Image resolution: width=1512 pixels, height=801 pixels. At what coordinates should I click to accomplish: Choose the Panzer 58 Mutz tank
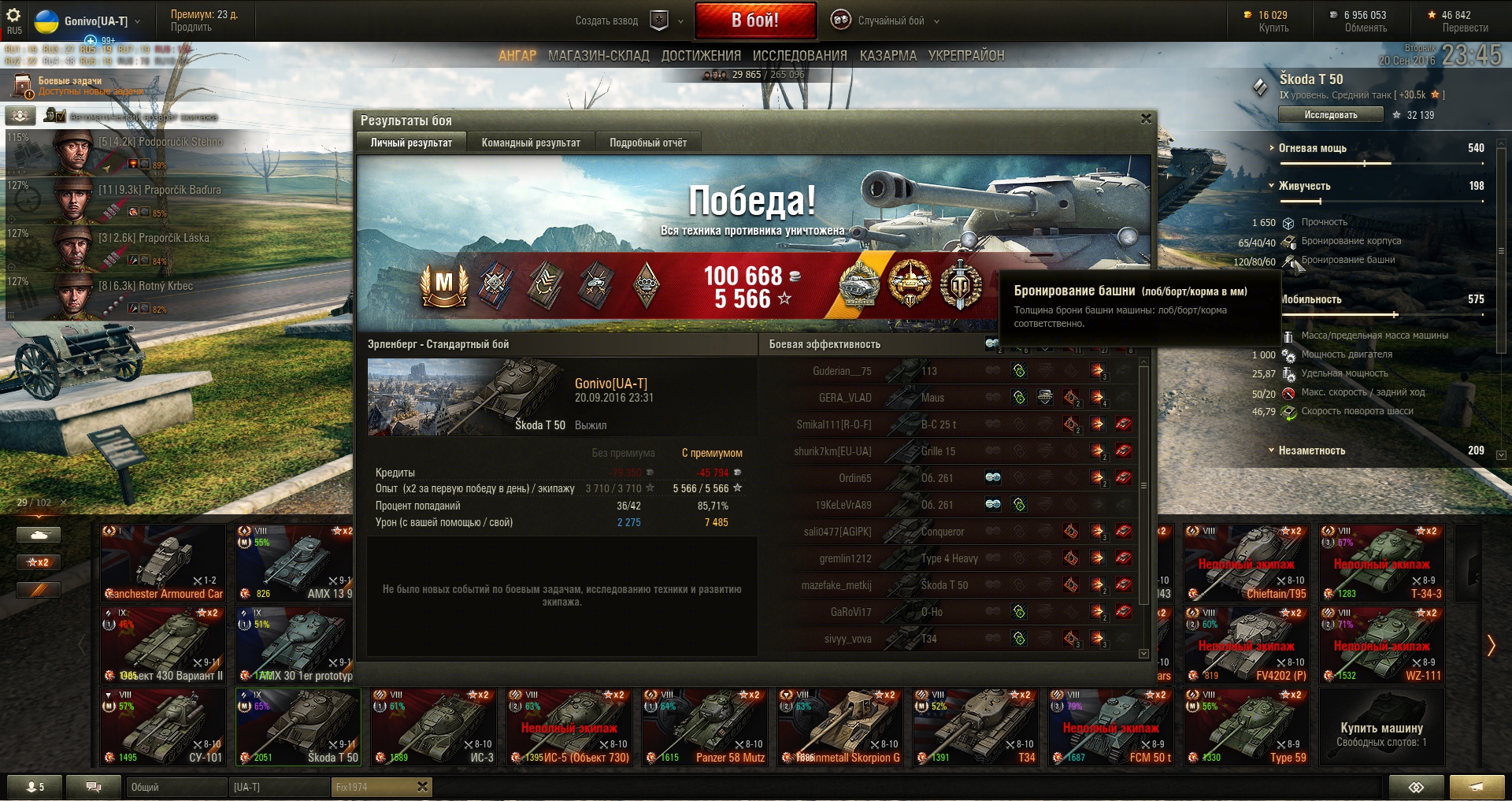pyautogui.click(x=705, y=727)
